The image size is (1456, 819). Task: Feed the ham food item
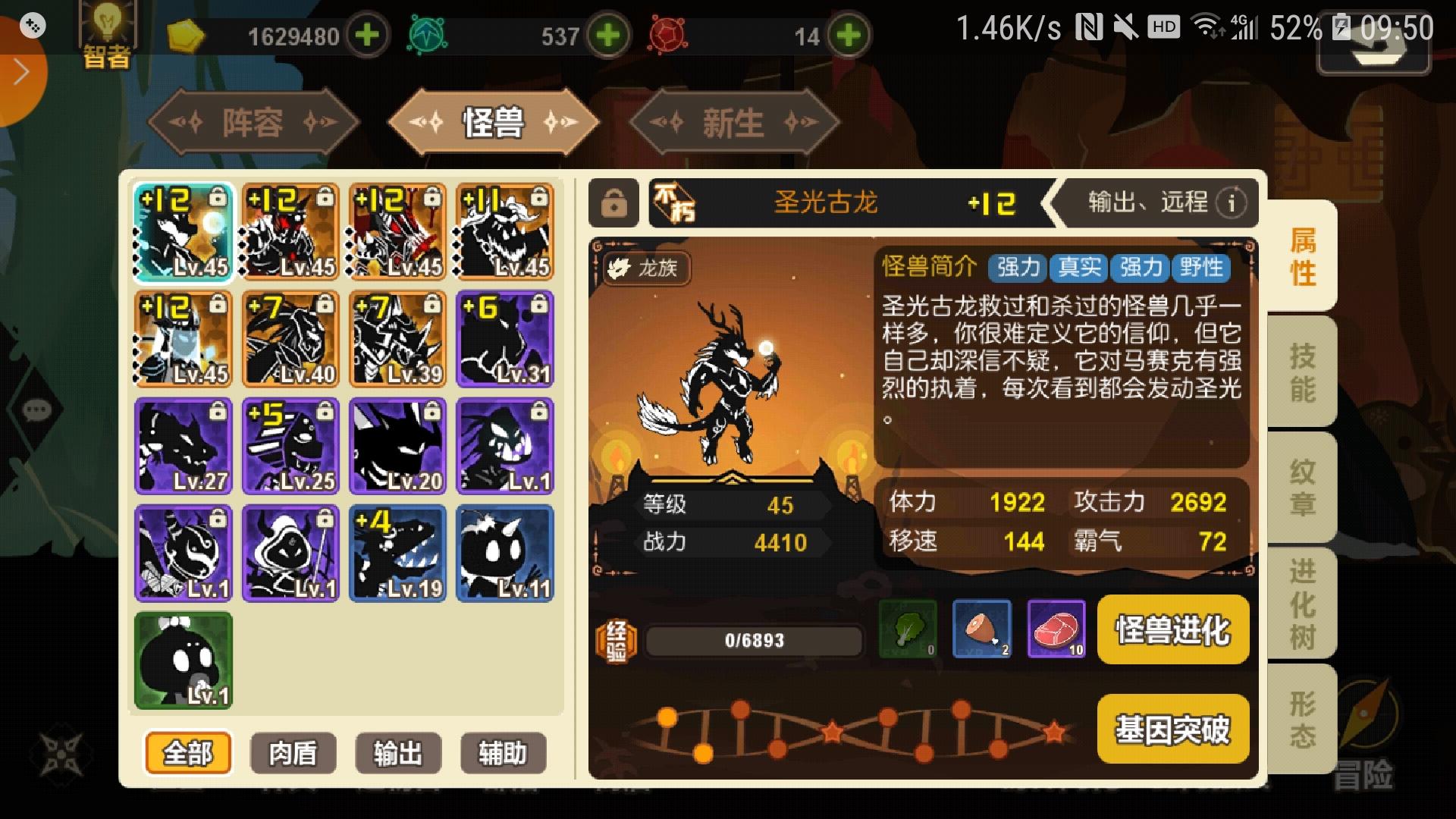(981, 630)
